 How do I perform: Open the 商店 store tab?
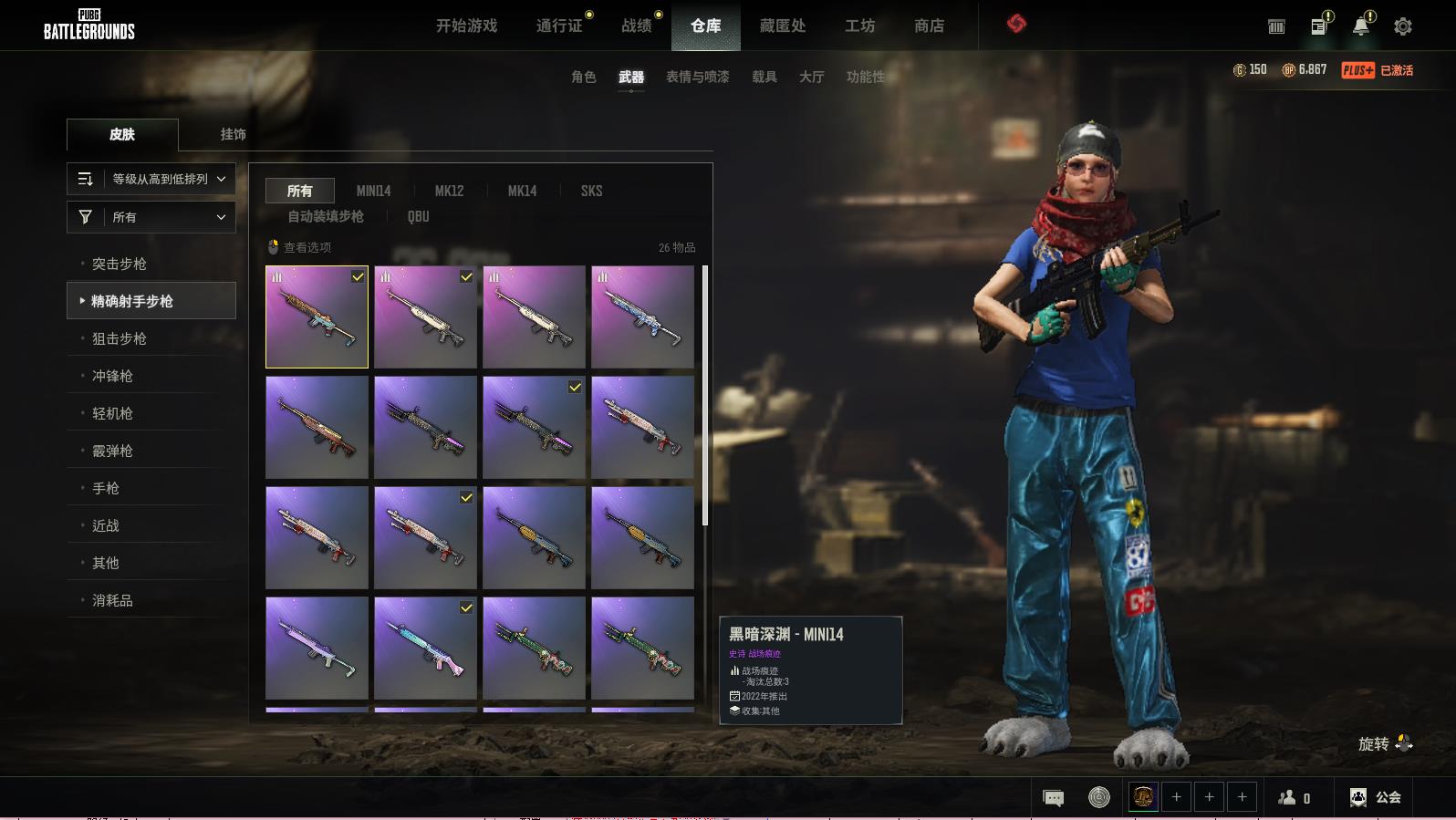(x=929, y=26)
